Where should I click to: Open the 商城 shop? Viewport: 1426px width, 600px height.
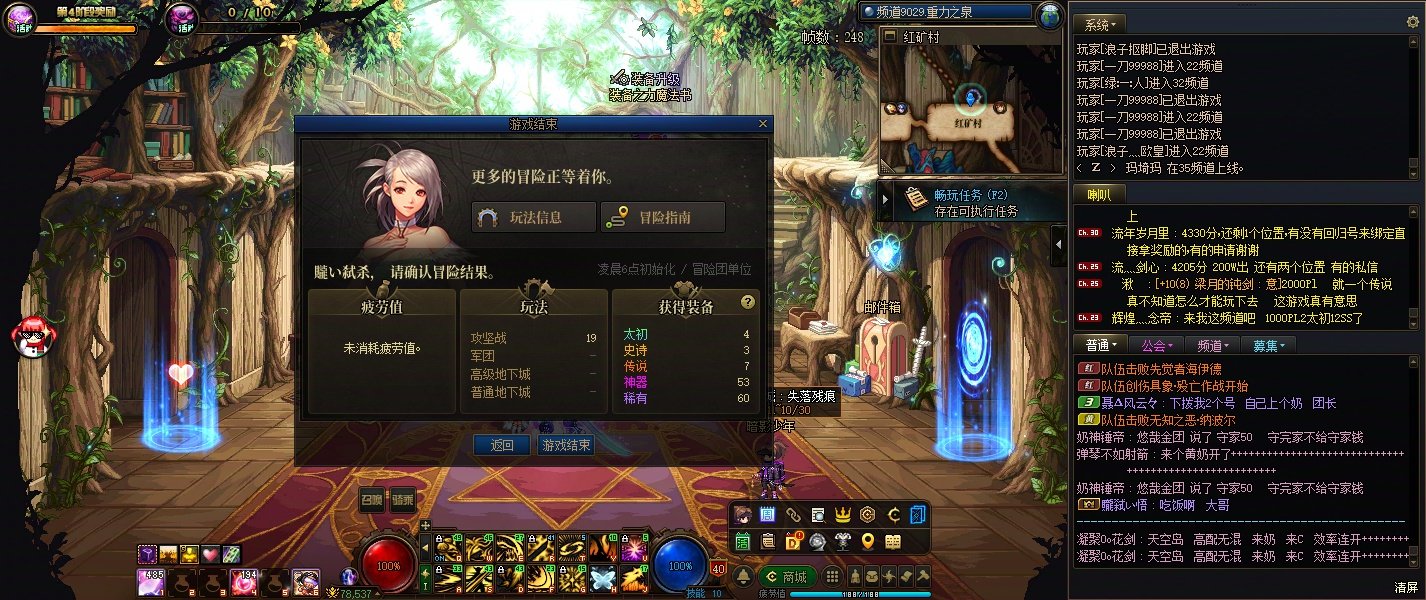pos(786,576)
